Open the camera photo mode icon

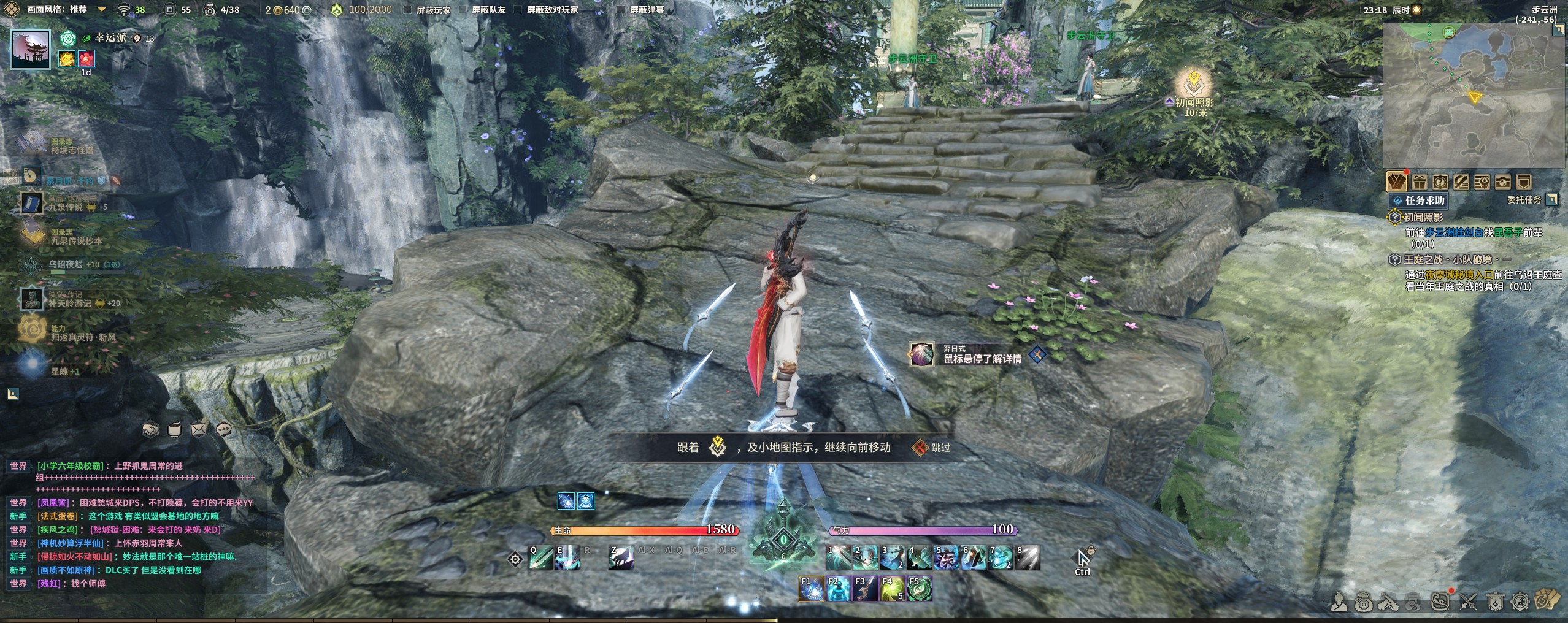1502,182
